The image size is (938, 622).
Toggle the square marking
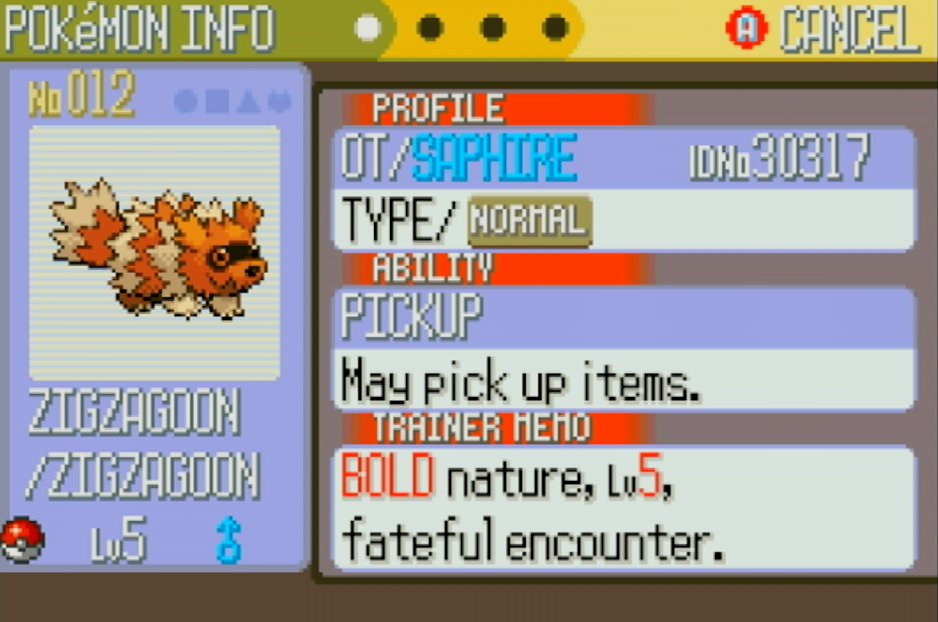coord(216,101)
